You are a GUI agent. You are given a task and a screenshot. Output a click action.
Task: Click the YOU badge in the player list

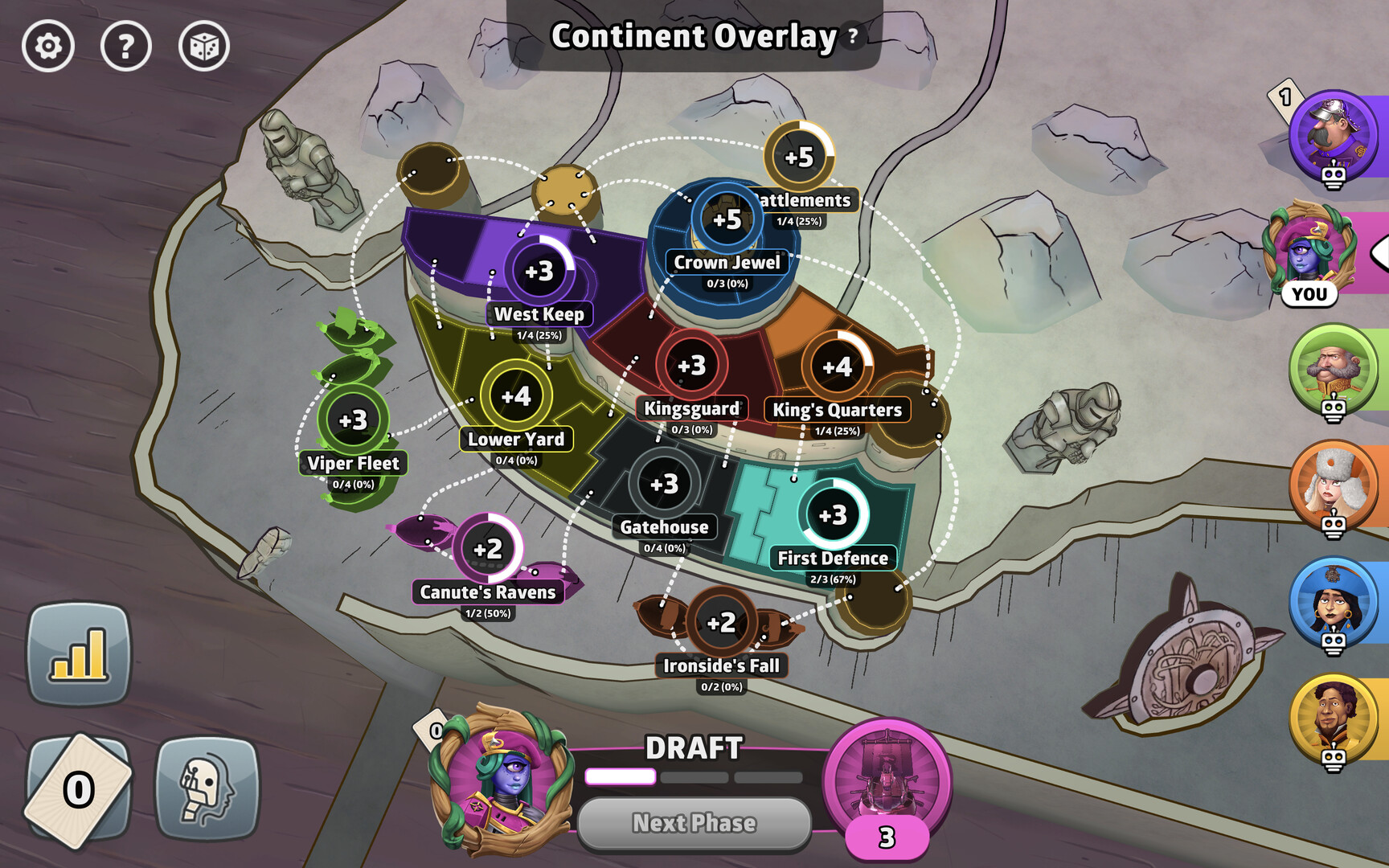click(x=1309, y=294)
